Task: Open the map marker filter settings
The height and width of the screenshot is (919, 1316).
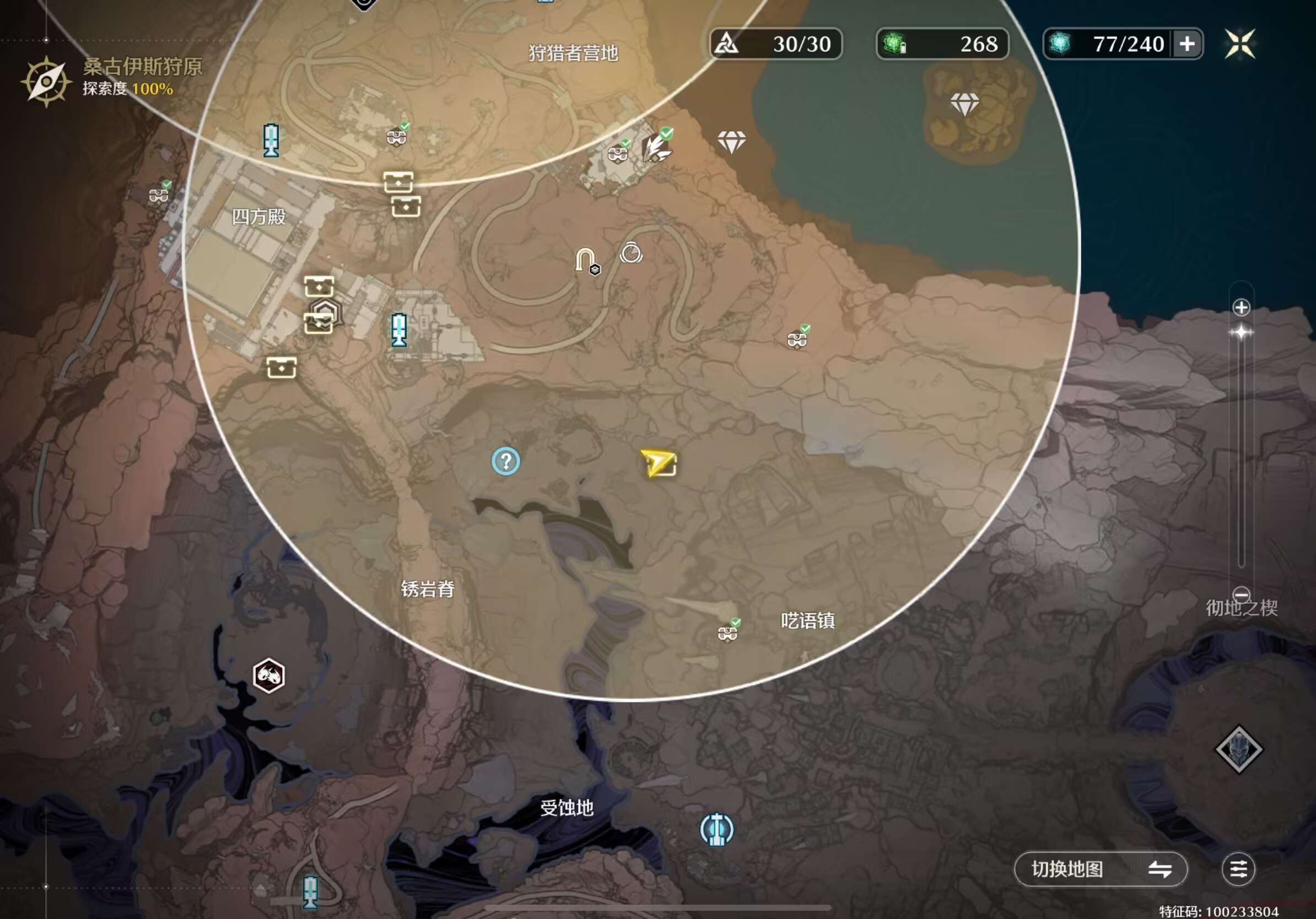Action: pyautogui.click(x=1238, y=868)
